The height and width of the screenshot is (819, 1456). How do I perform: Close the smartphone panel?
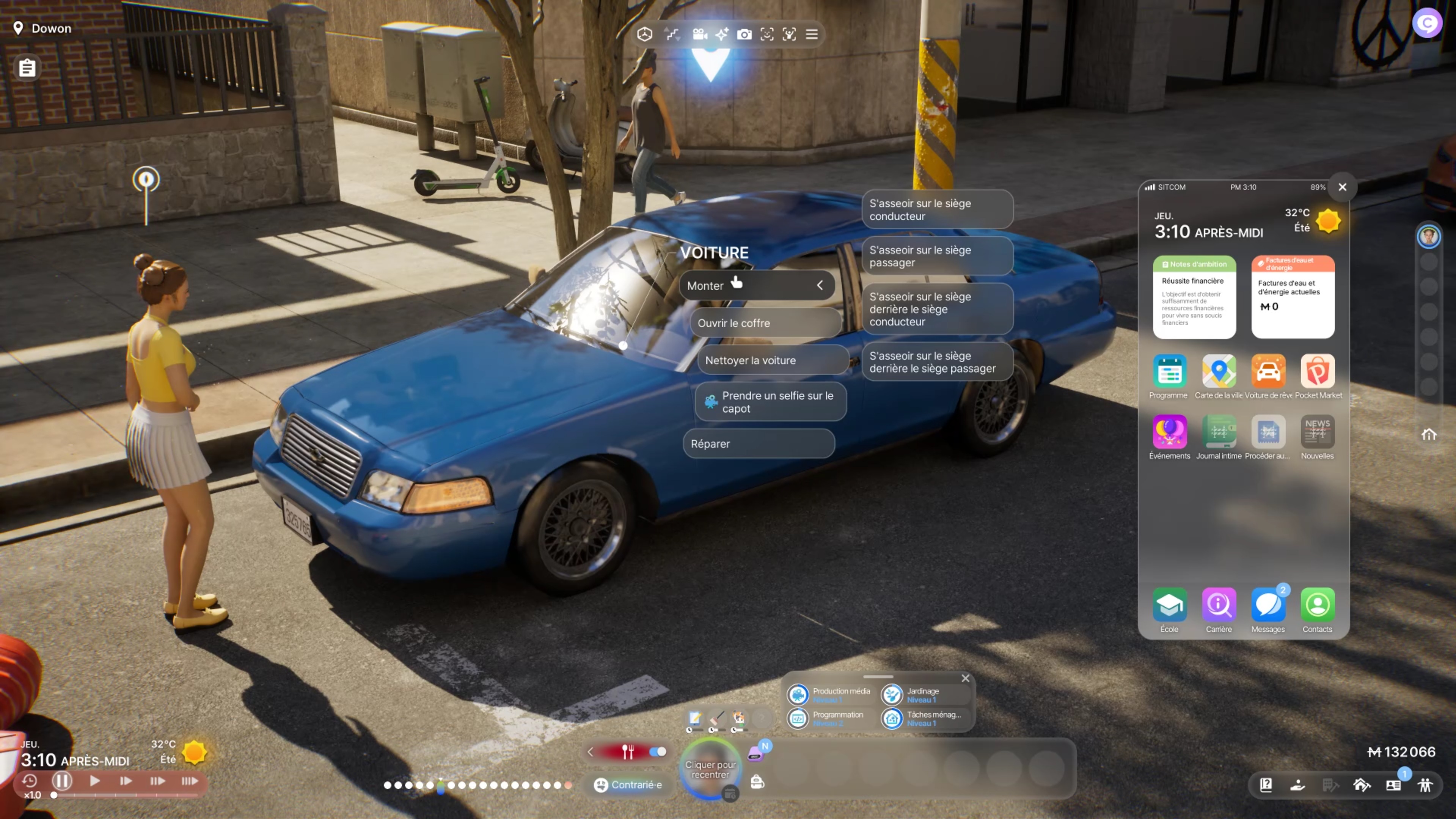point(1342,187)
